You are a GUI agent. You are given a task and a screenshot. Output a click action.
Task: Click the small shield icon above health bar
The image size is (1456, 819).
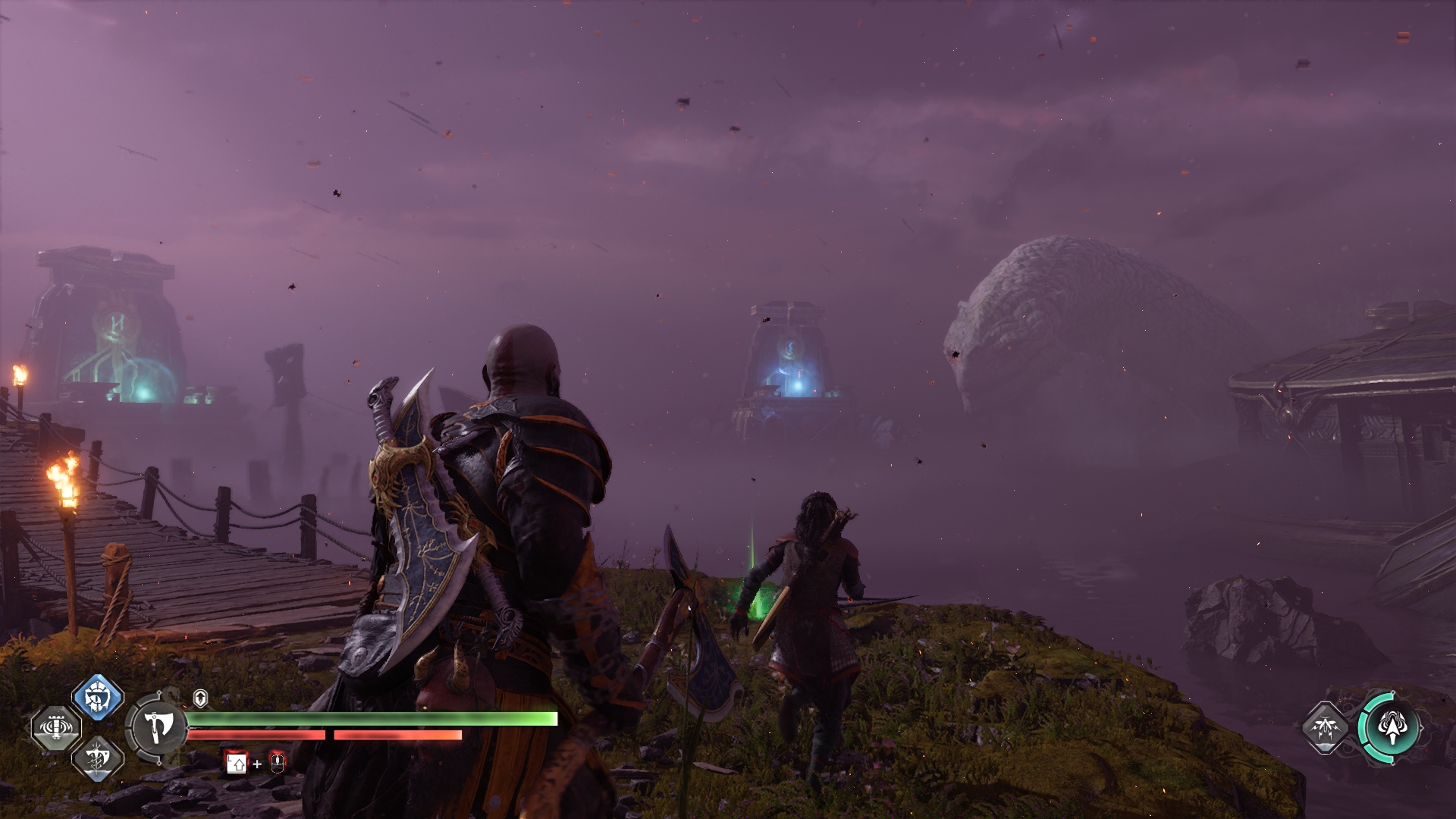[x=200, y=698]
